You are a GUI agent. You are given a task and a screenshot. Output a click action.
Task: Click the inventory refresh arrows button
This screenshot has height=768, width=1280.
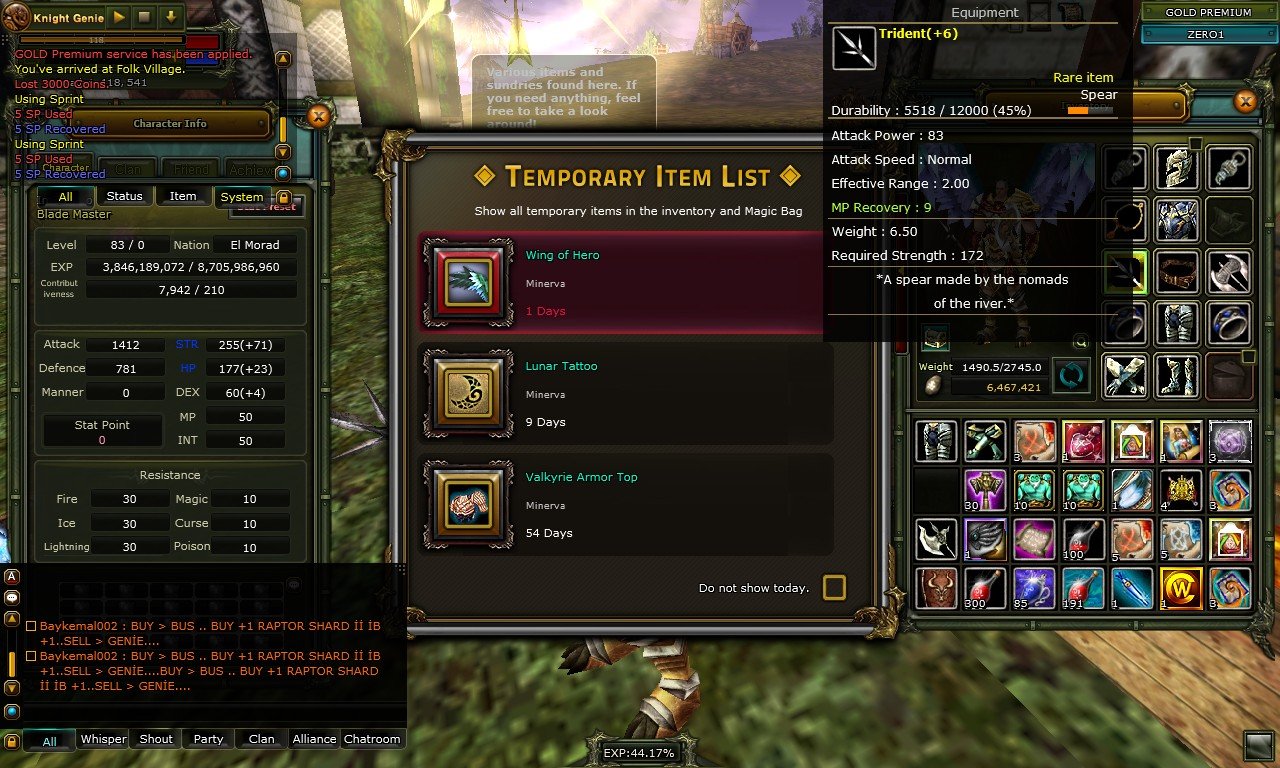tap(1071, 376)
